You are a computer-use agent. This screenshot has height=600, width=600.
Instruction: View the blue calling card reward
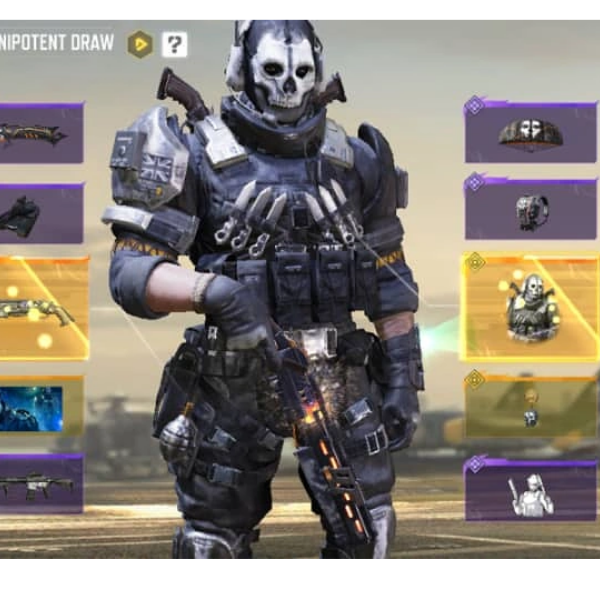(40, 406)
